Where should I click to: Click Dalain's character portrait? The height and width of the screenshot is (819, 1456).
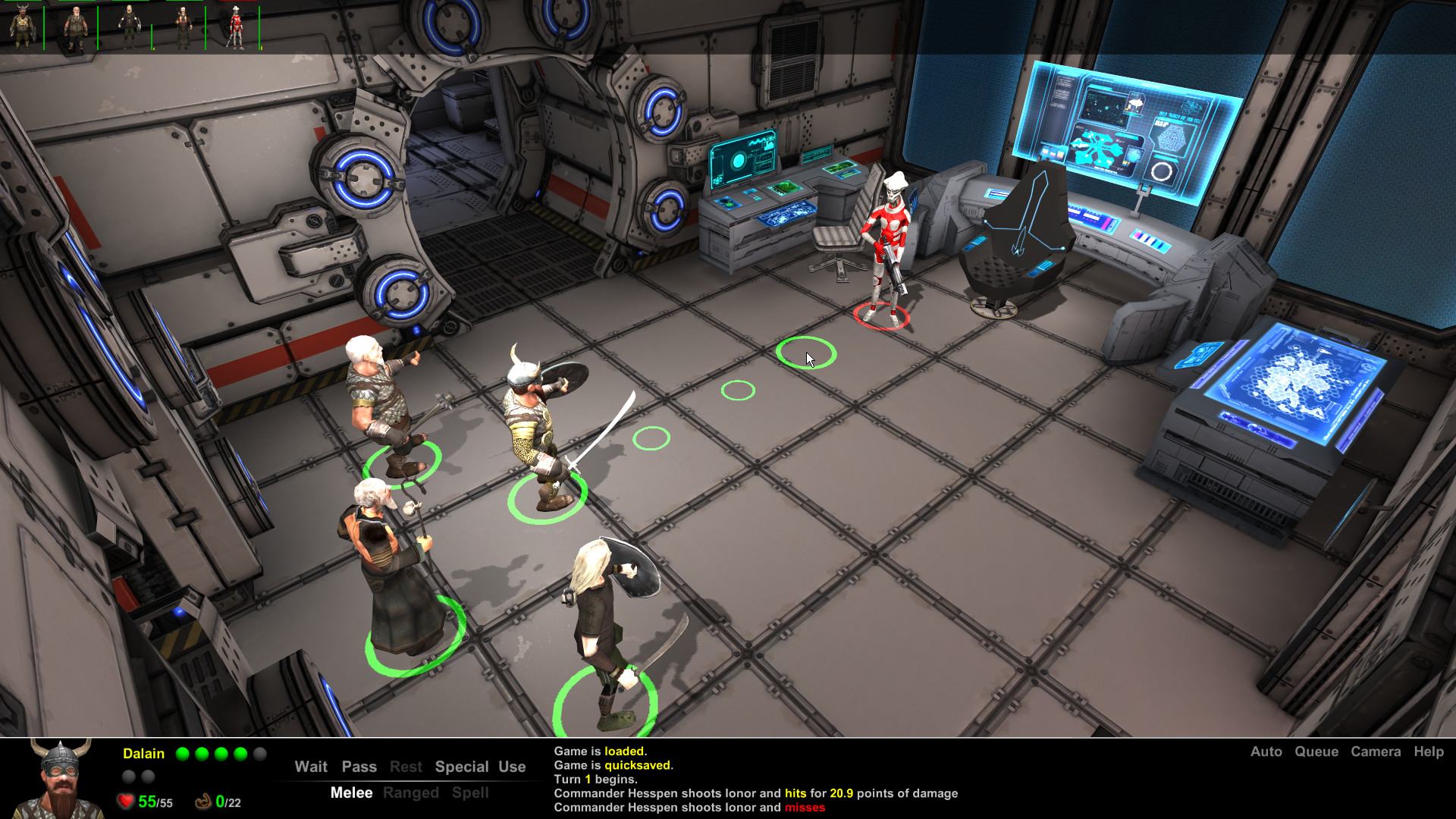tap(61, 778)
